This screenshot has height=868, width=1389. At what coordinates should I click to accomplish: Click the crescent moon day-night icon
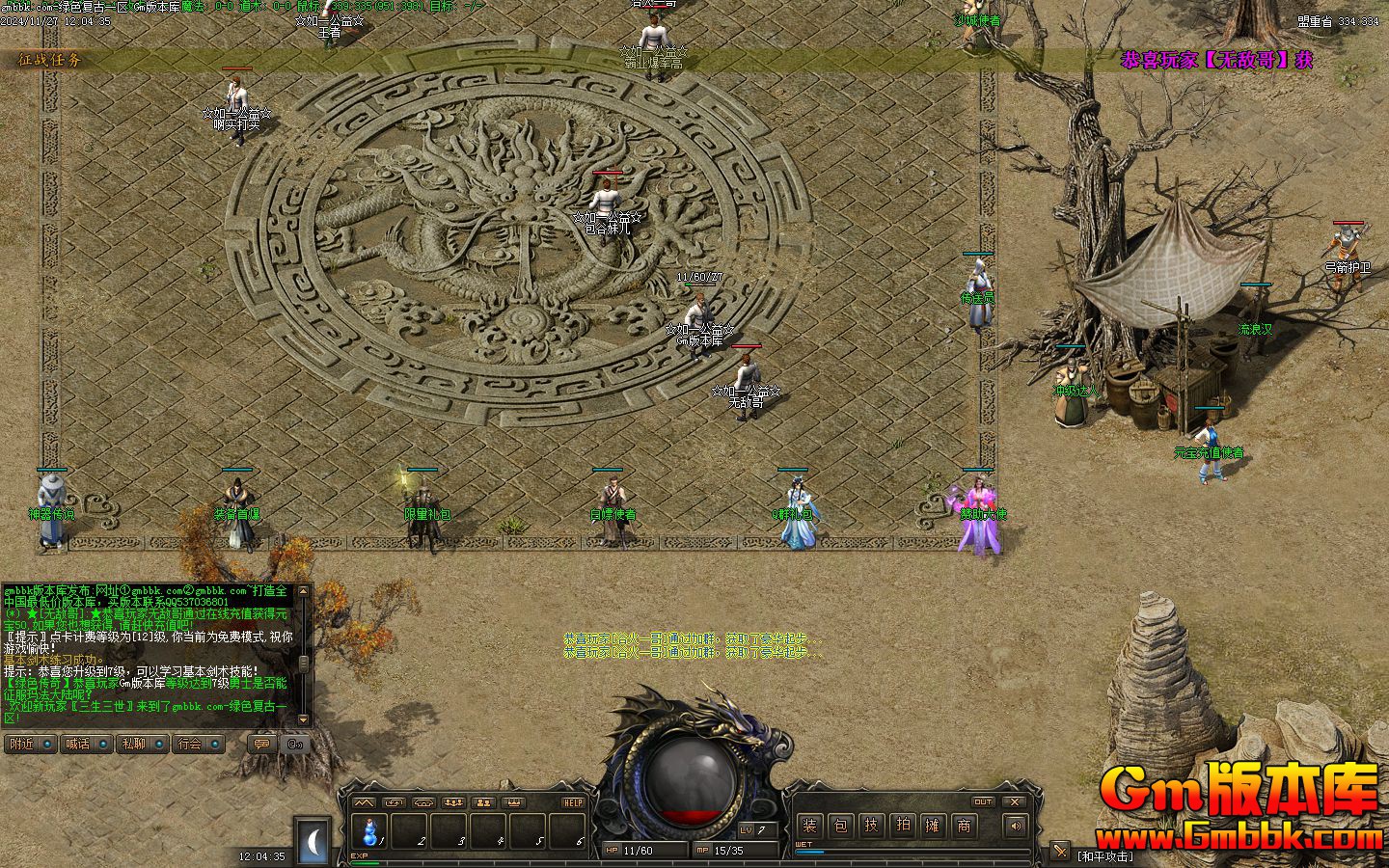click(313, 841)
